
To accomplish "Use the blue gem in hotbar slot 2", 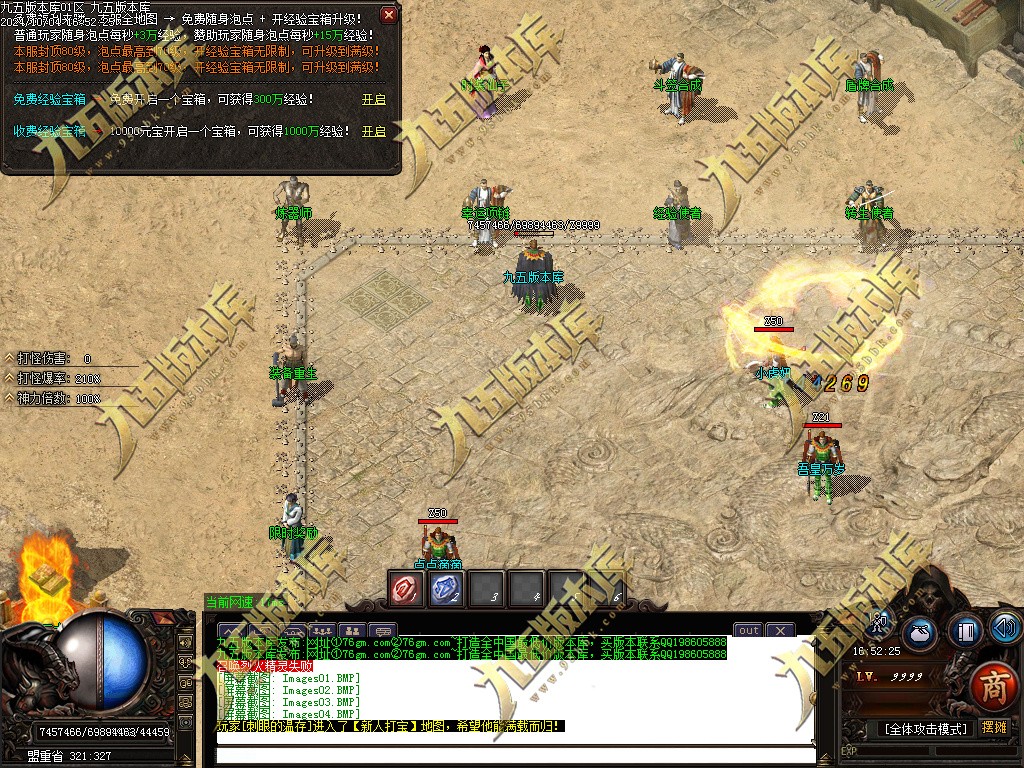I will 445,589.
